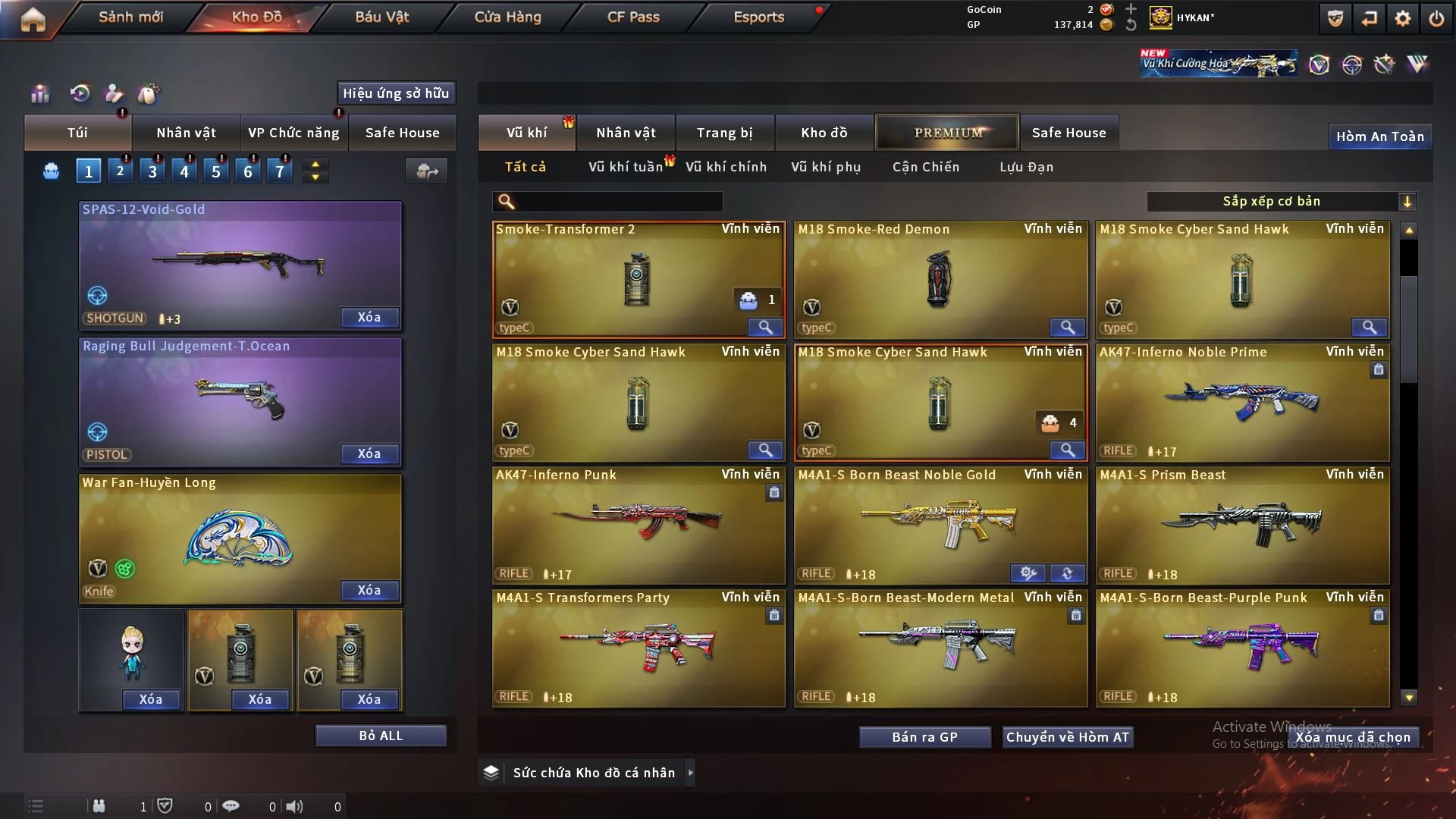This screenshot has height=819, width=1456.
Task: Show the Vũ khí chính category
Action: (x=726, y=167)
